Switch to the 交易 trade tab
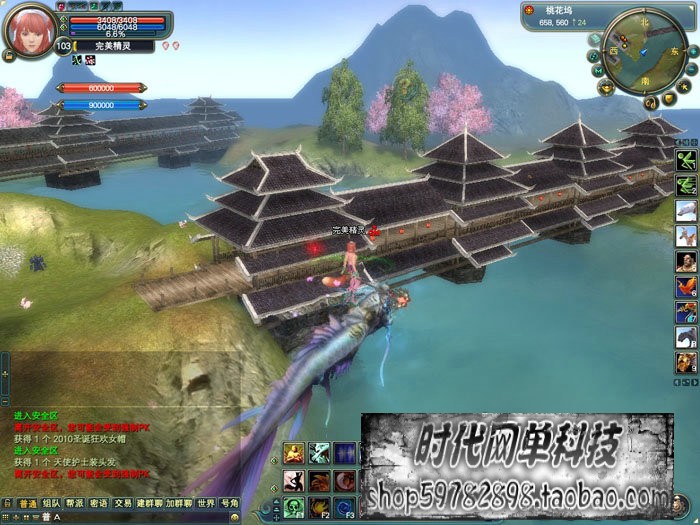The width and height of the screenshot is (700, 525). 123,503
